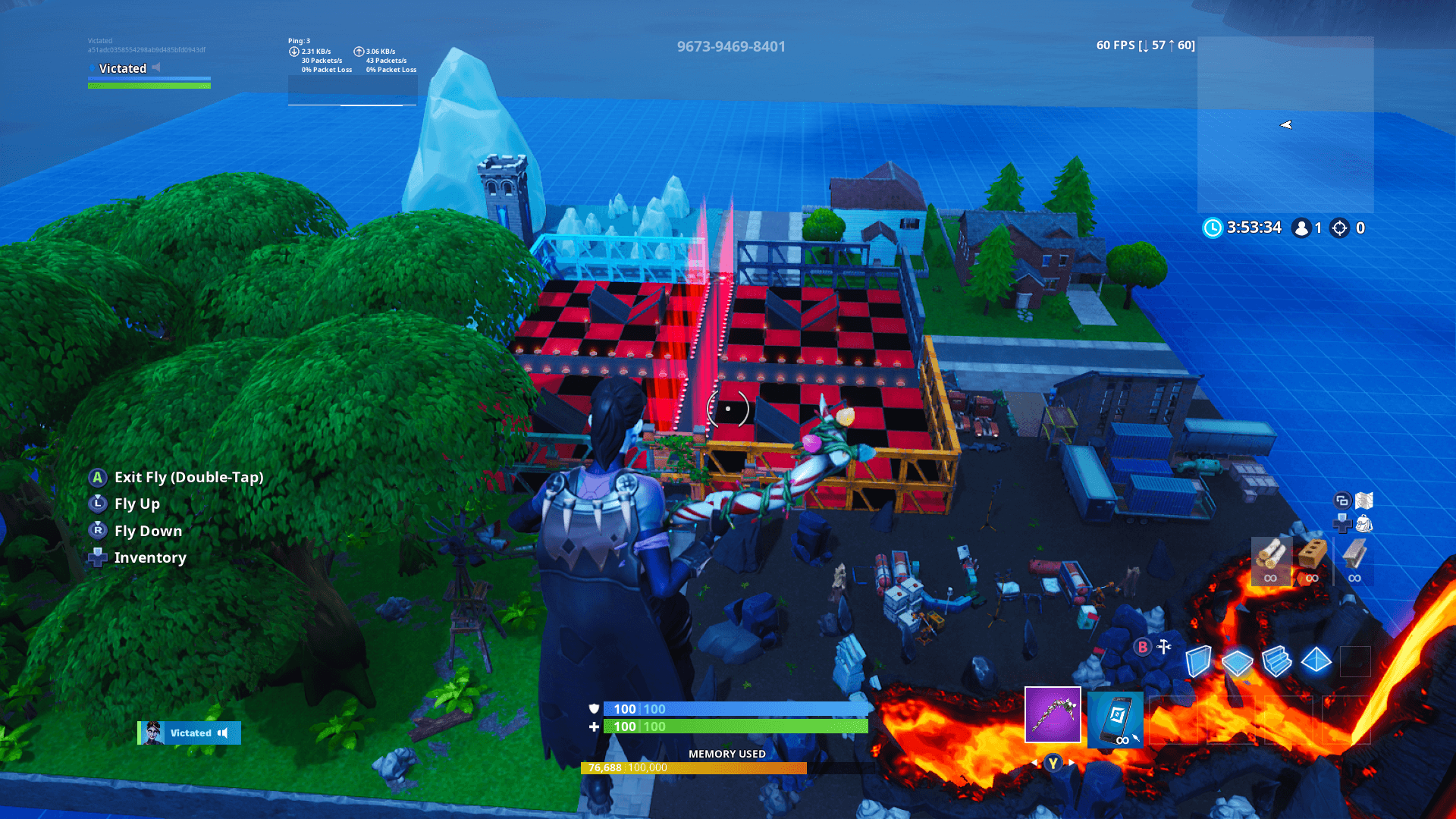The image size is (1456, 819).
Task: Click the copy structure icon
Action: pyautogui.click(x=1342, y=500)
